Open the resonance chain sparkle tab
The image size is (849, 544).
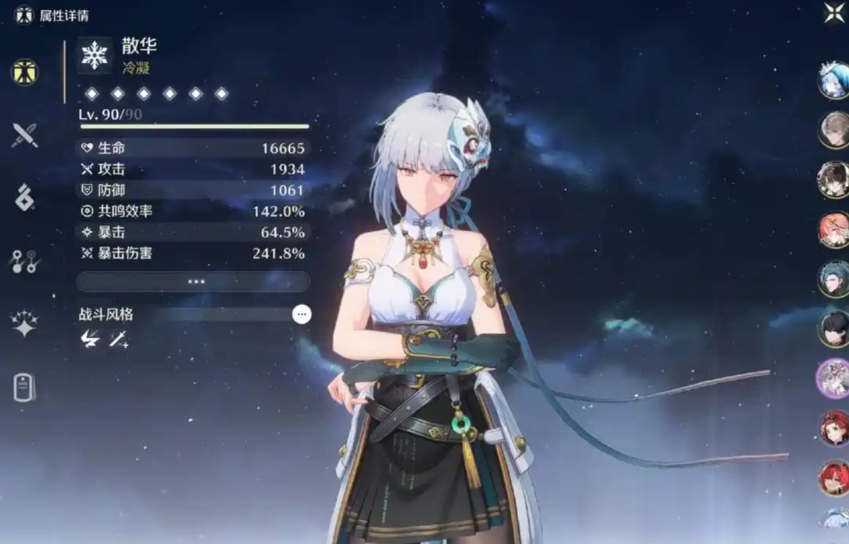24,324
